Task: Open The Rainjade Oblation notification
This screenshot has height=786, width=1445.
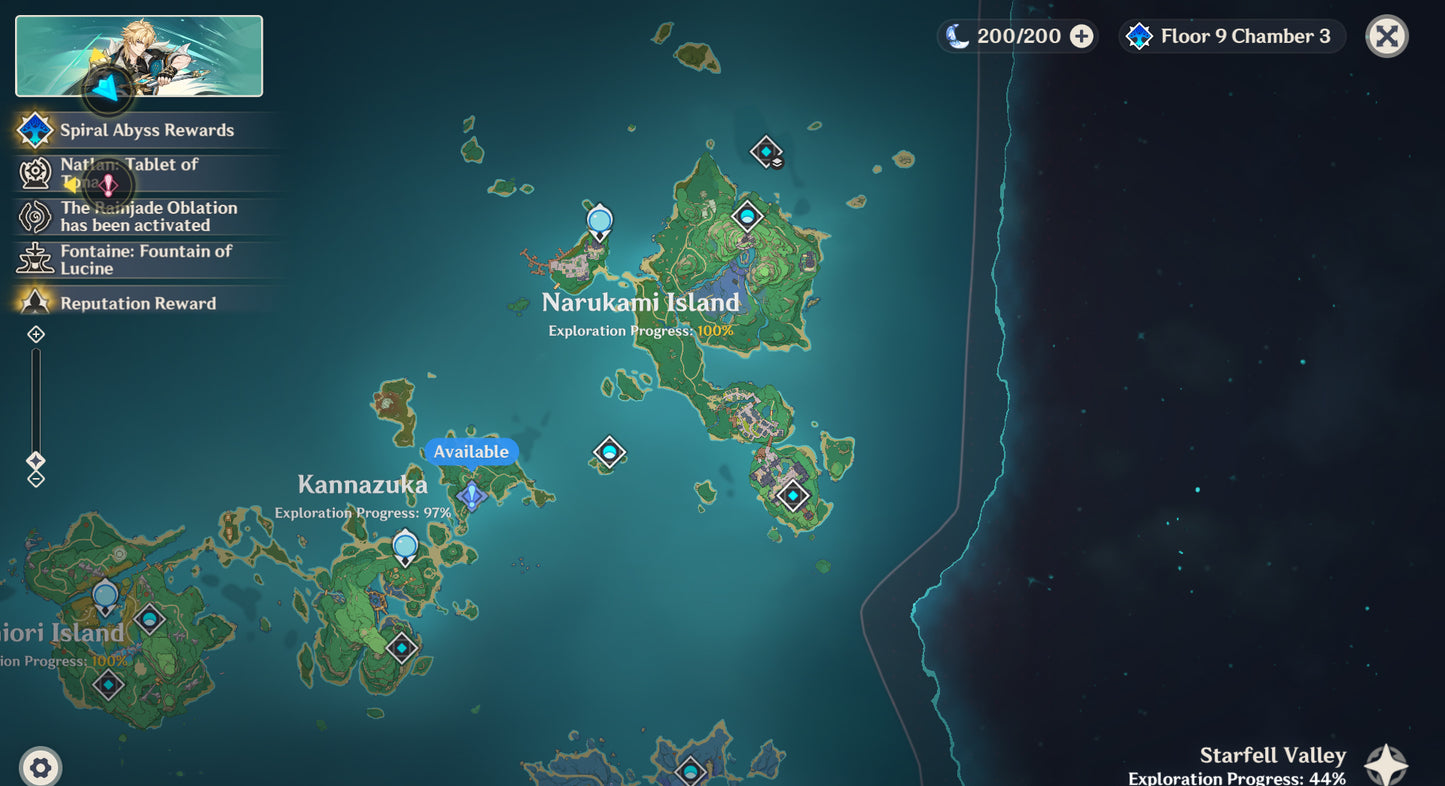Action: 148,217
